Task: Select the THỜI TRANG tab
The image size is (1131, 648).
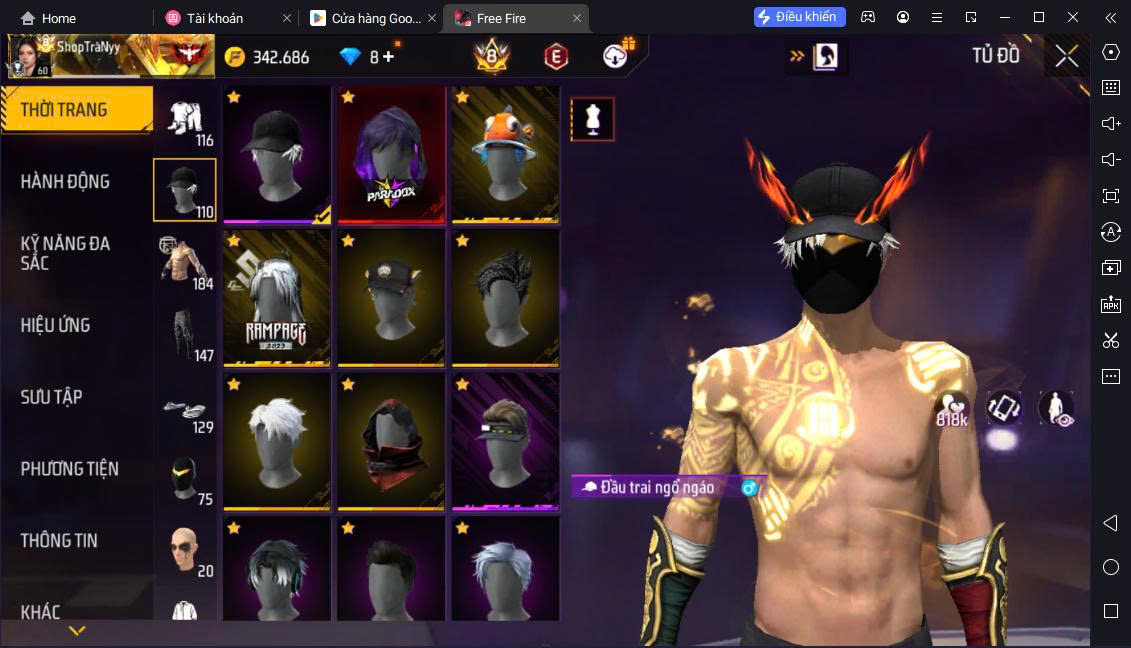Action: pyautogui.click(x=64, y=110)
